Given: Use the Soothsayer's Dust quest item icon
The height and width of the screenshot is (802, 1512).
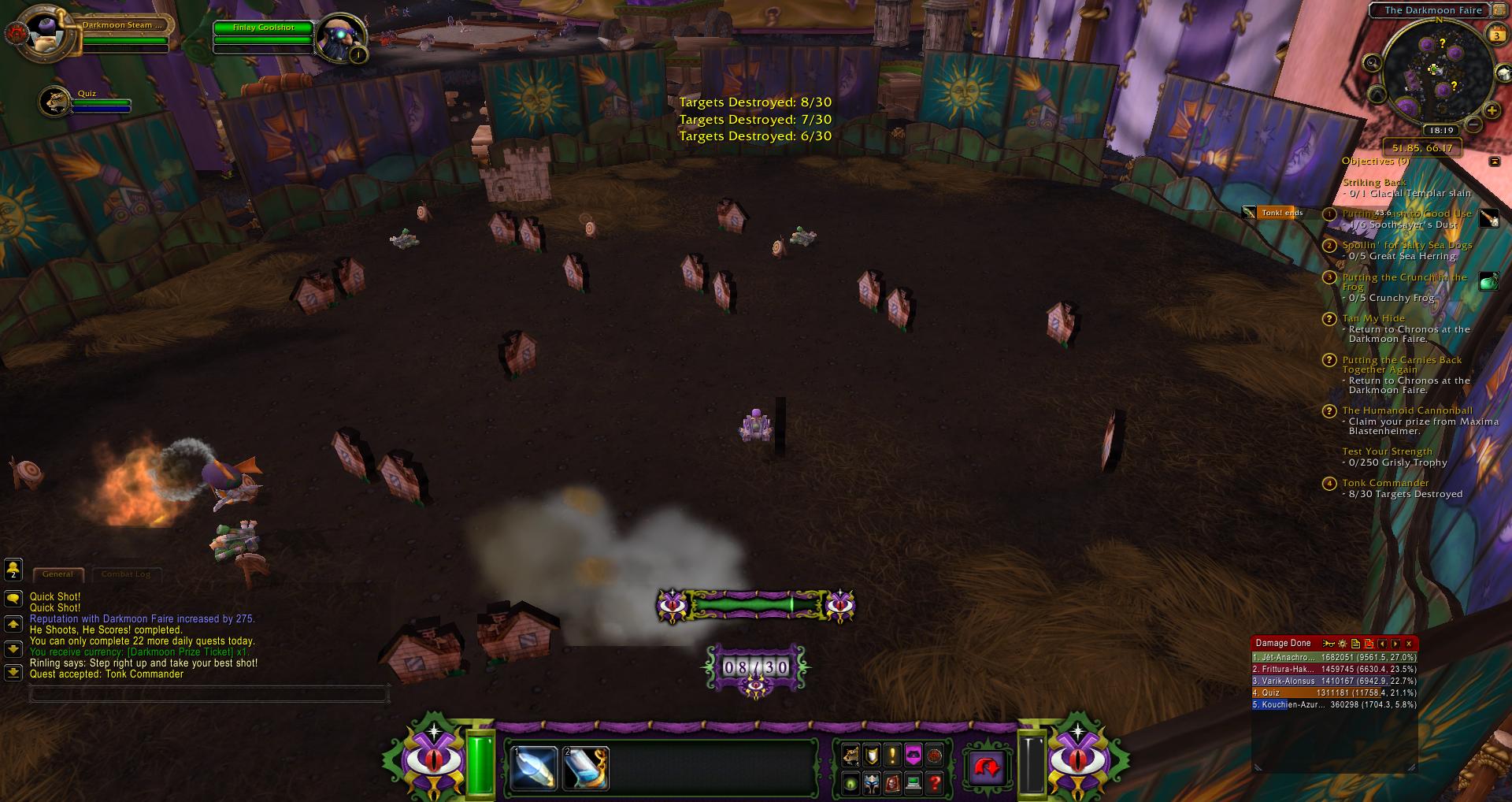Looking at the screenshot, I should tap(1488, 218).
